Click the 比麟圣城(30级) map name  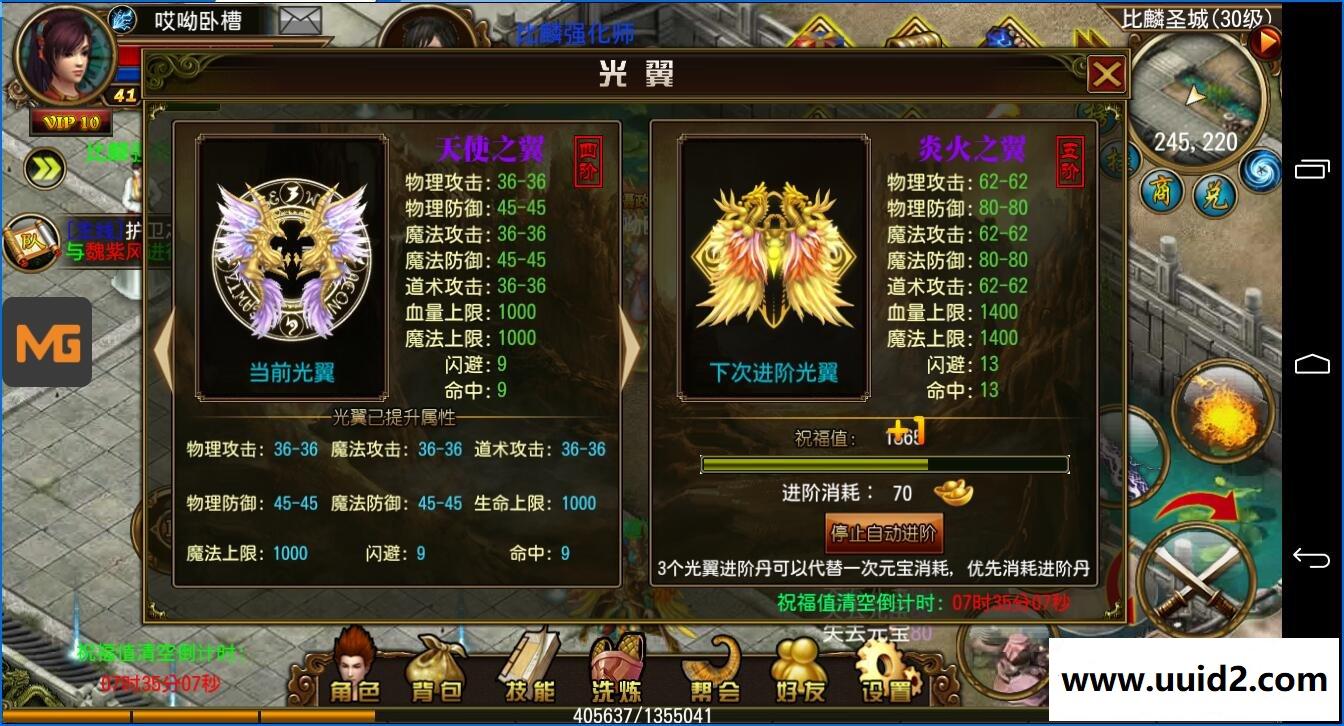tap(1194, 16)
